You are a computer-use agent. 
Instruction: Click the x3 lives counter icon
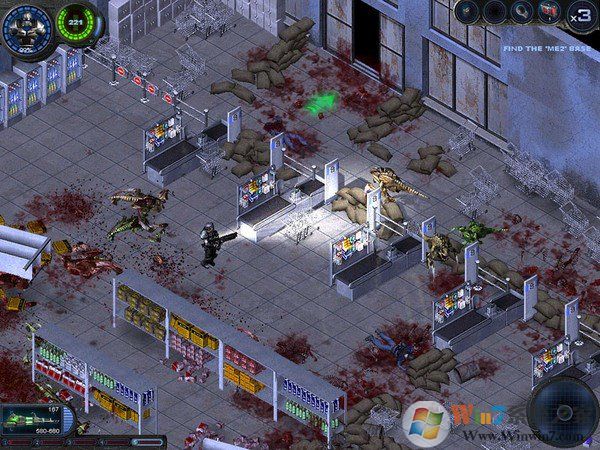pos(580,15)
